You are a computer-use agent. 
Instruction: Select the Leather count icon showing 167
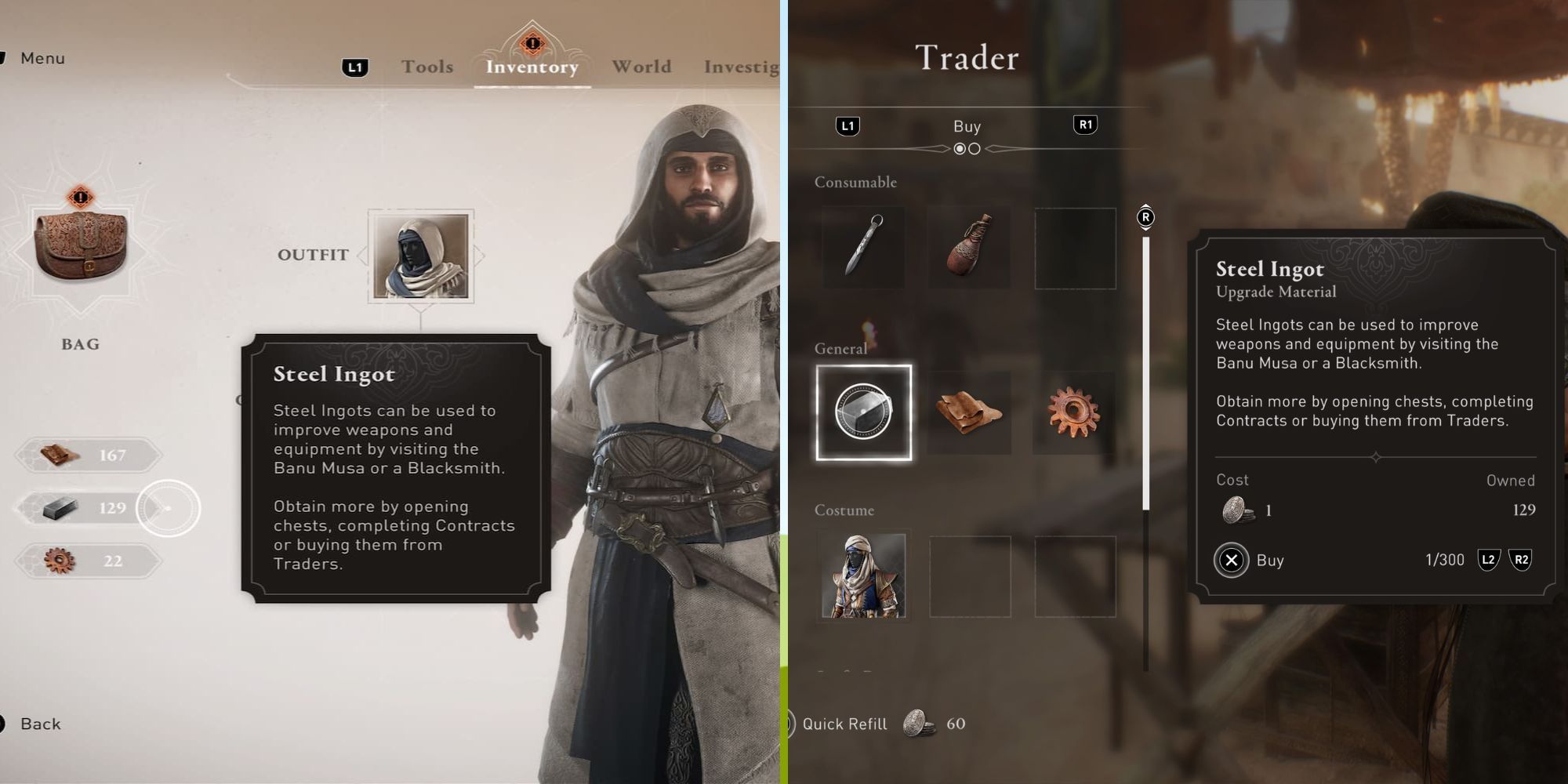pyautogui.click(x=86, y=456)
